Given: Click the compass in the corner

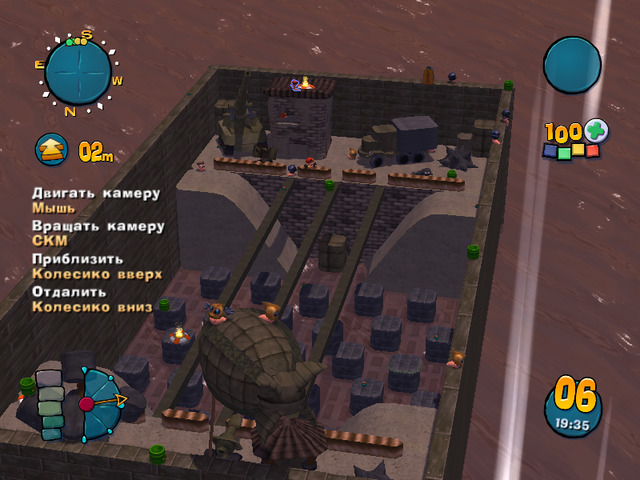Looking at the screenshot, I should tap(78, 72).
